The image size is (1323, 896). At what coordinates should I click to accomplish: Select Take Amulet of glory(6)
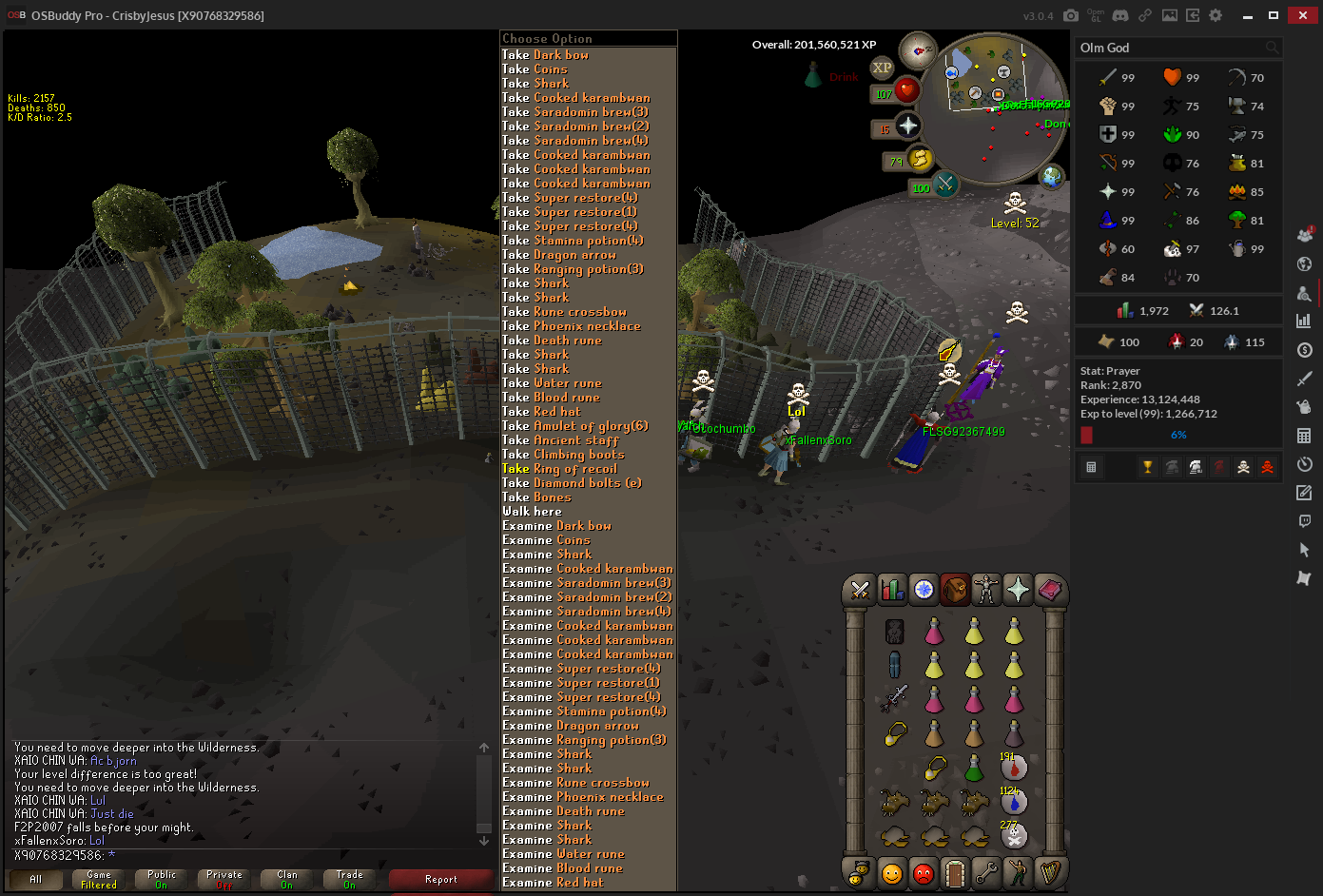click(574, 426)
